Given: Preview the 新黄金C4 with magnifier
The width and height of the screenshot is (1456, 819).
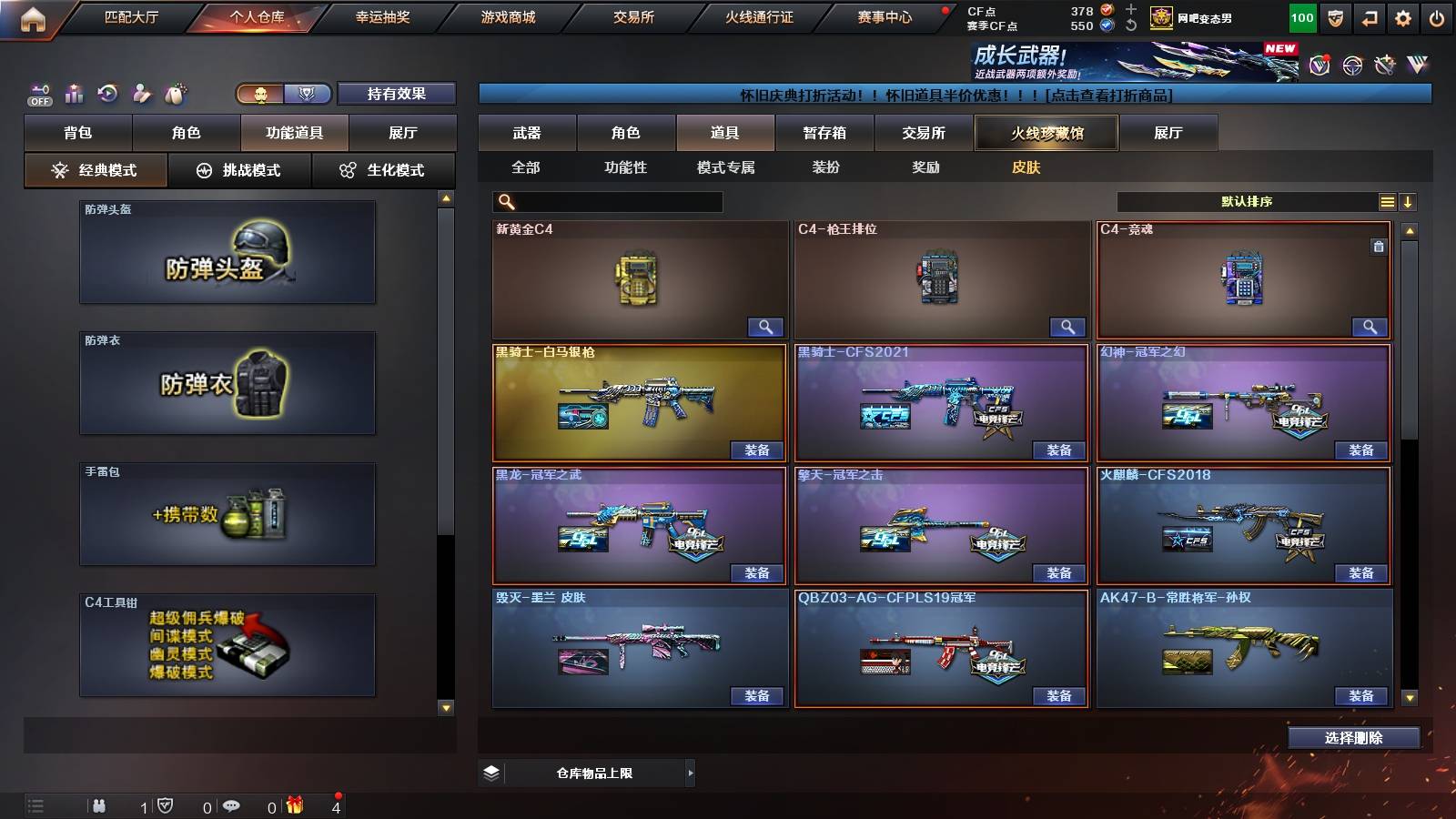Looking at the screenshot, I should tap(765, 328).
